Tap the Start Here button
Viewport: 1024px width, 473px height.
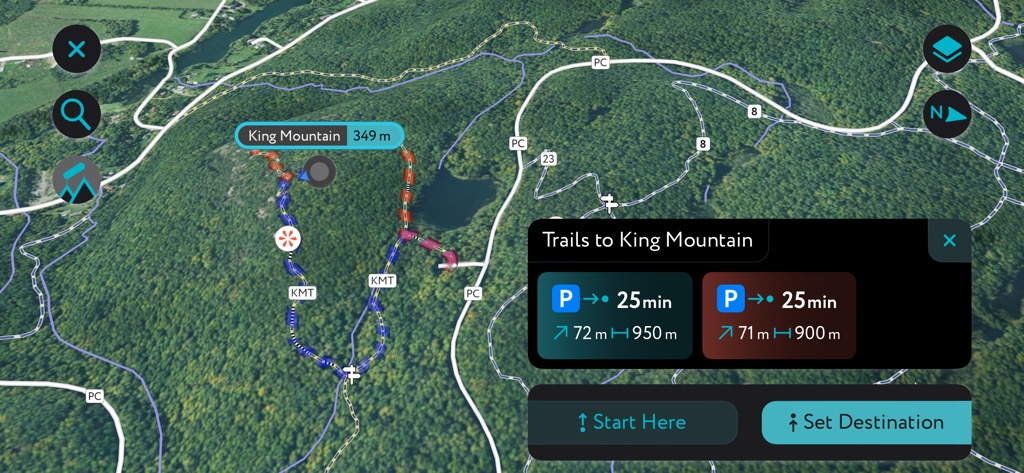pyautogui.click(x=632, y=422)
